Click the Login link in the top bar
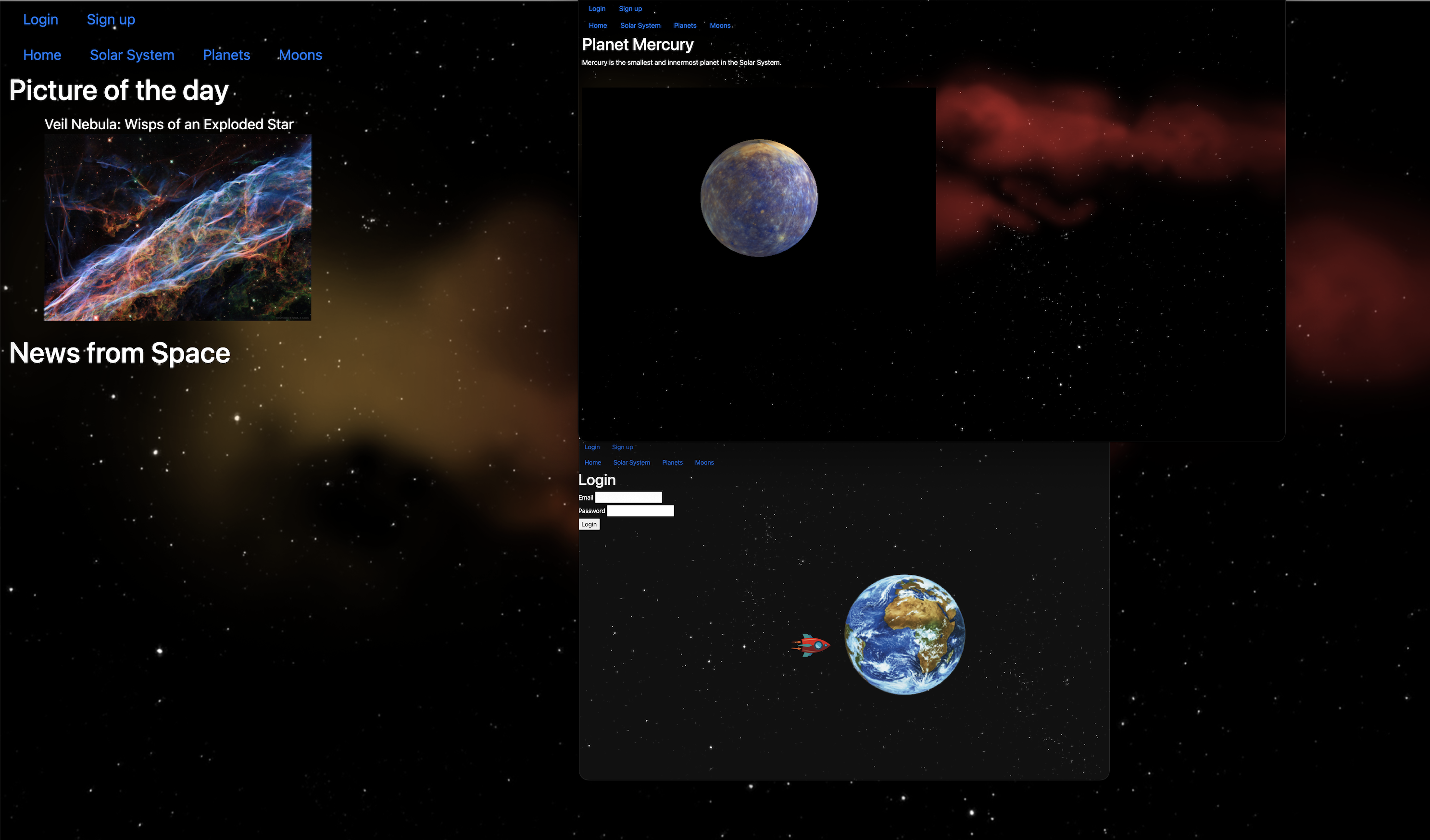Image resolution: width=1430 pixels, height=840 pixels. [40, 19]
